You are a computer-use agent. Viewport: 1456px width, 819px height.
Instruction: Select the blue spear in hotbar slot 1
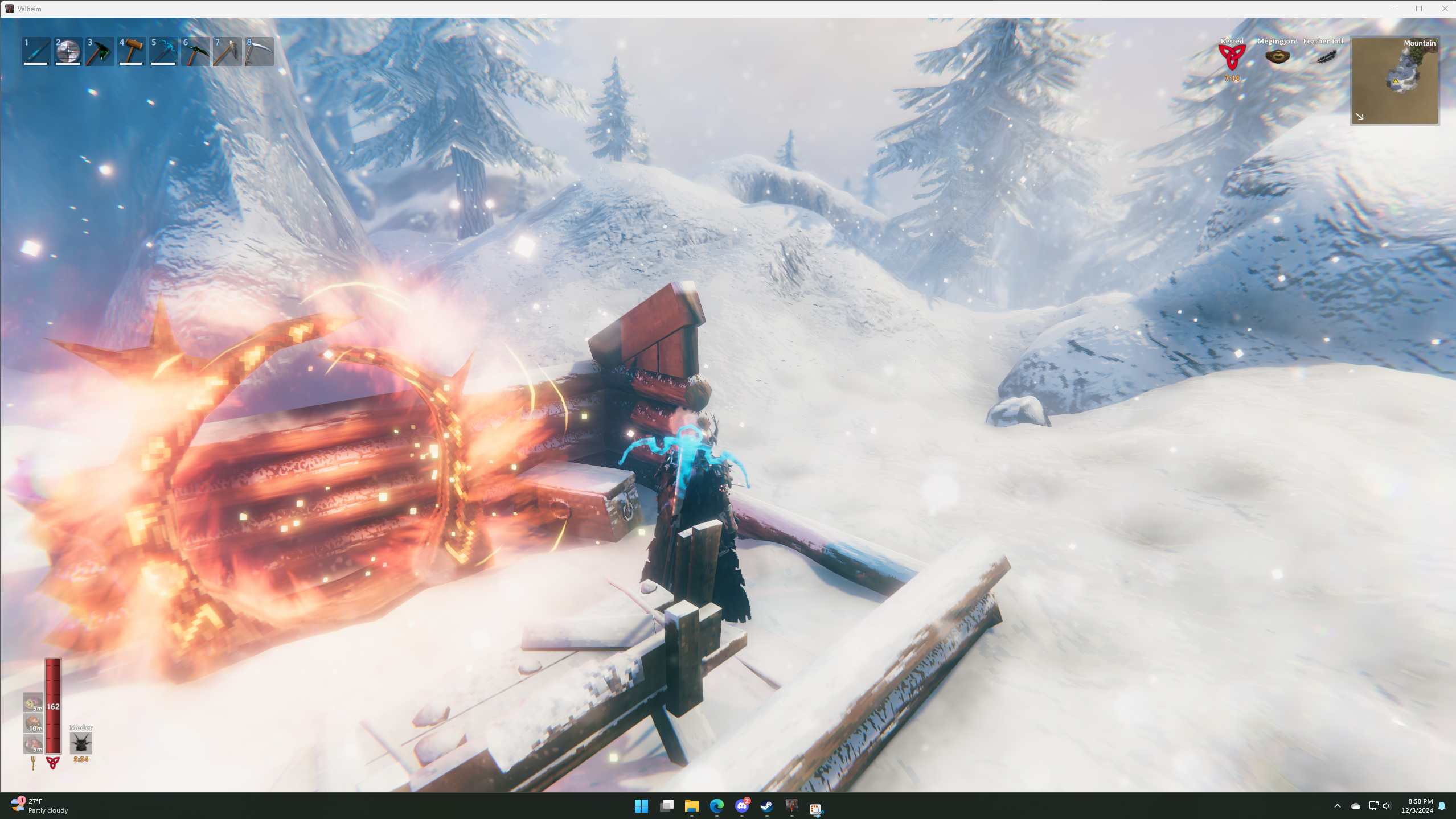[x=36, y=52]
